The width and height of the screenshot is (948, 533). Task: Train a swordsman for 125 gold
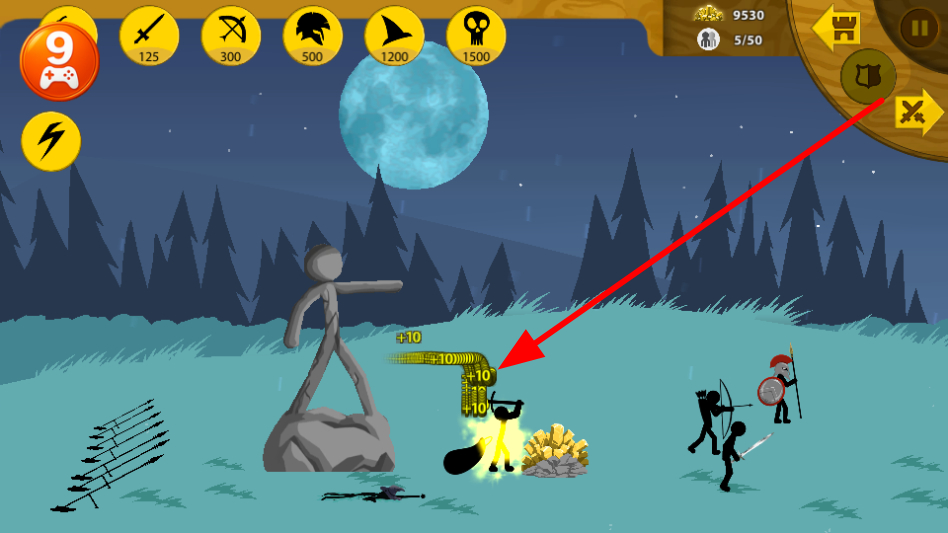pos(149,35)
